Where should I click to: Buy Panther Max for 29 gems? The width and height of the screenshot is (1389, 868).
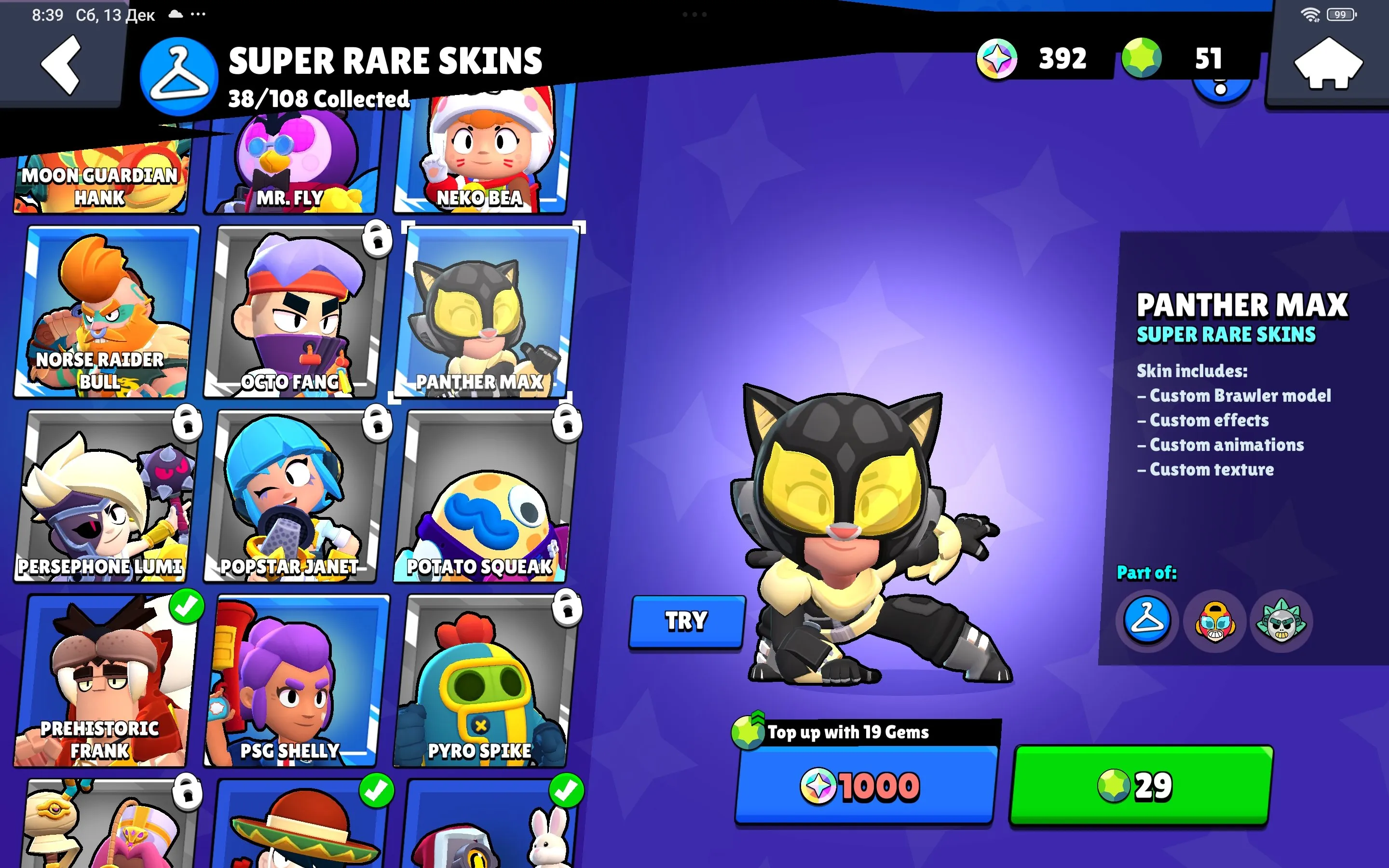pyautogui.click(x=1138, y=787)
